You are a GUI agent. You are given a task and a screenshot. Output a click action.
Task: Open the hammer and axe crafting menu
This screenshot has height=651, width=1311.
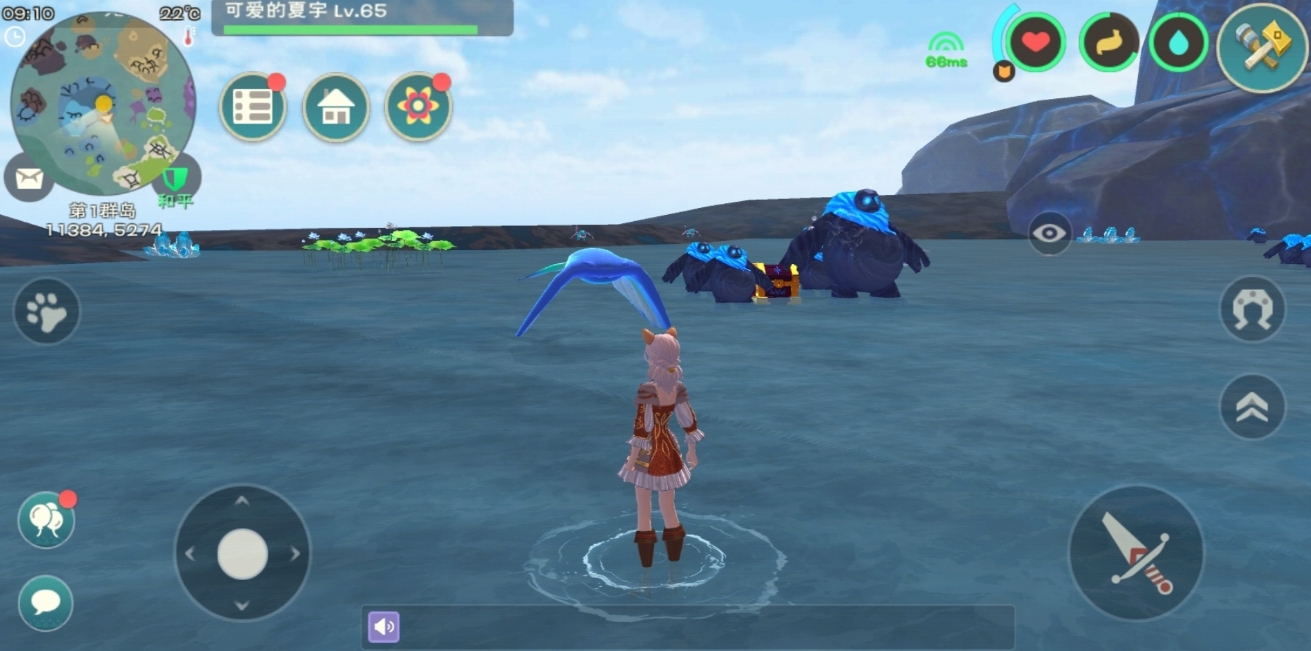pos(1262,48)
